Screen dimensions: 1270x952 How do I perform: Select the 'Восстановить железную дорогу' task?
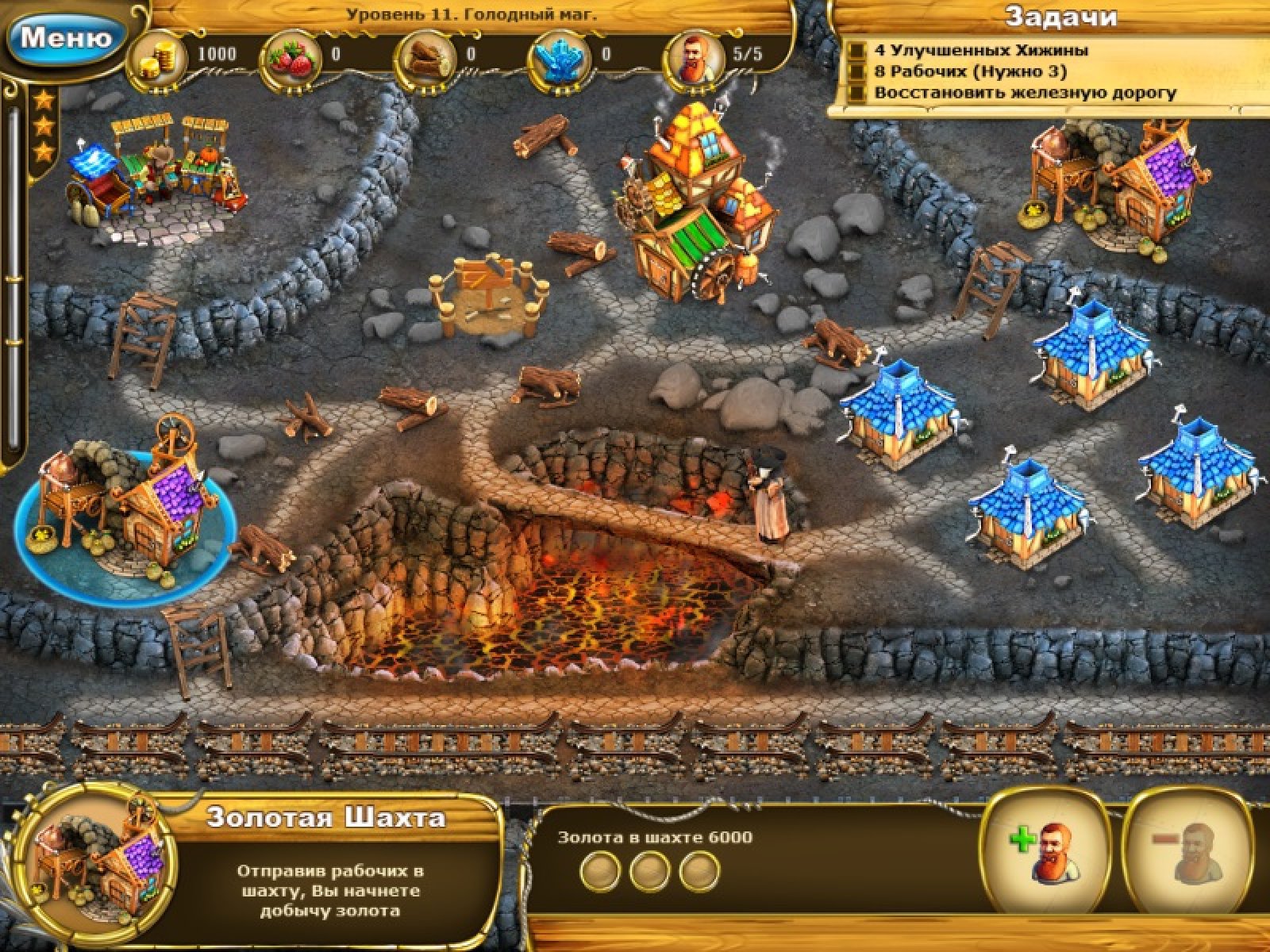click(1024, 93)
